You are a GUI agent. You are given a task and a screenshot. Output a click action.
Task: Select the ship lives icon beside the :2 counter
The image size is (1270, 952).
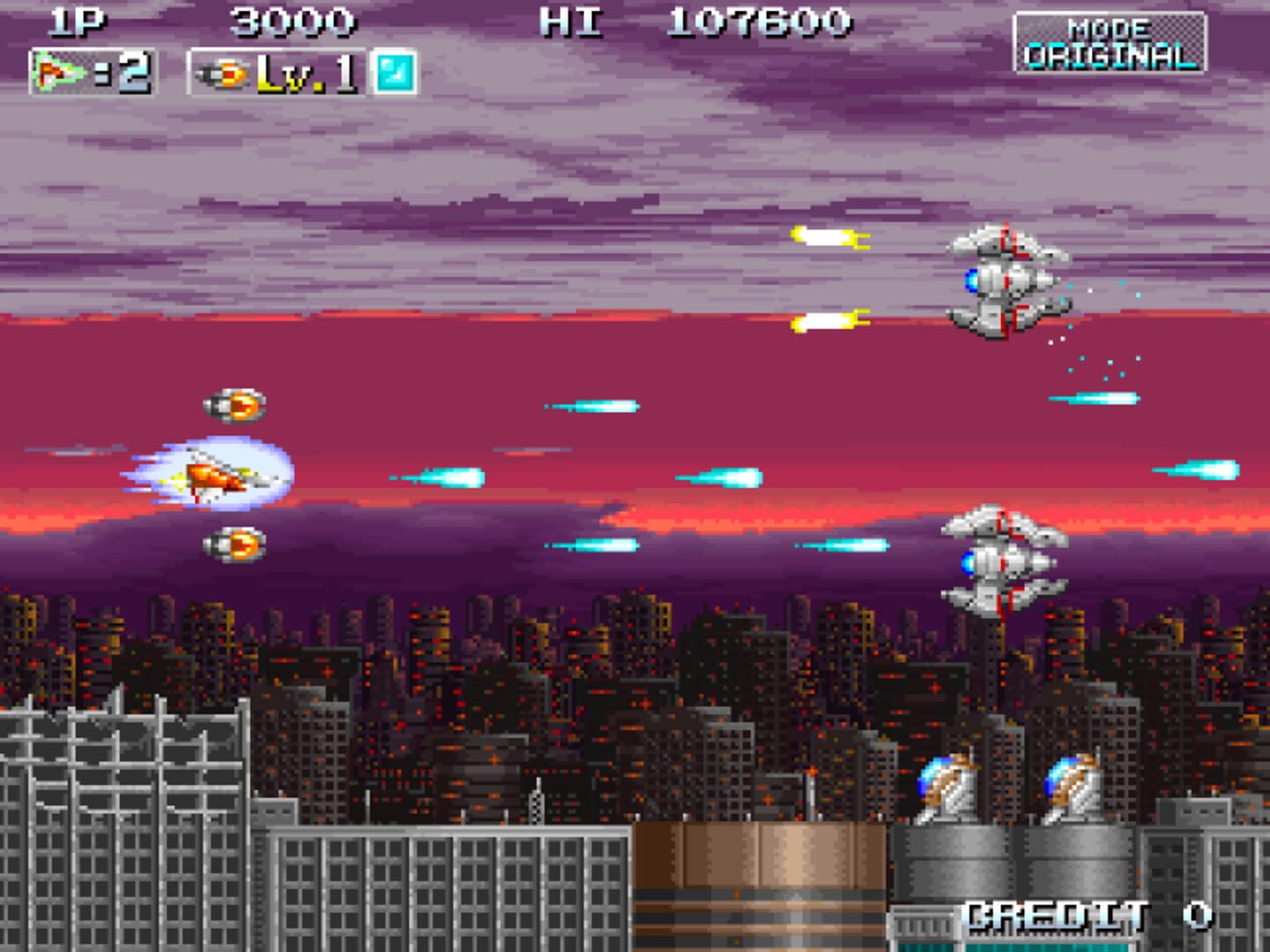tap(55, 71)
